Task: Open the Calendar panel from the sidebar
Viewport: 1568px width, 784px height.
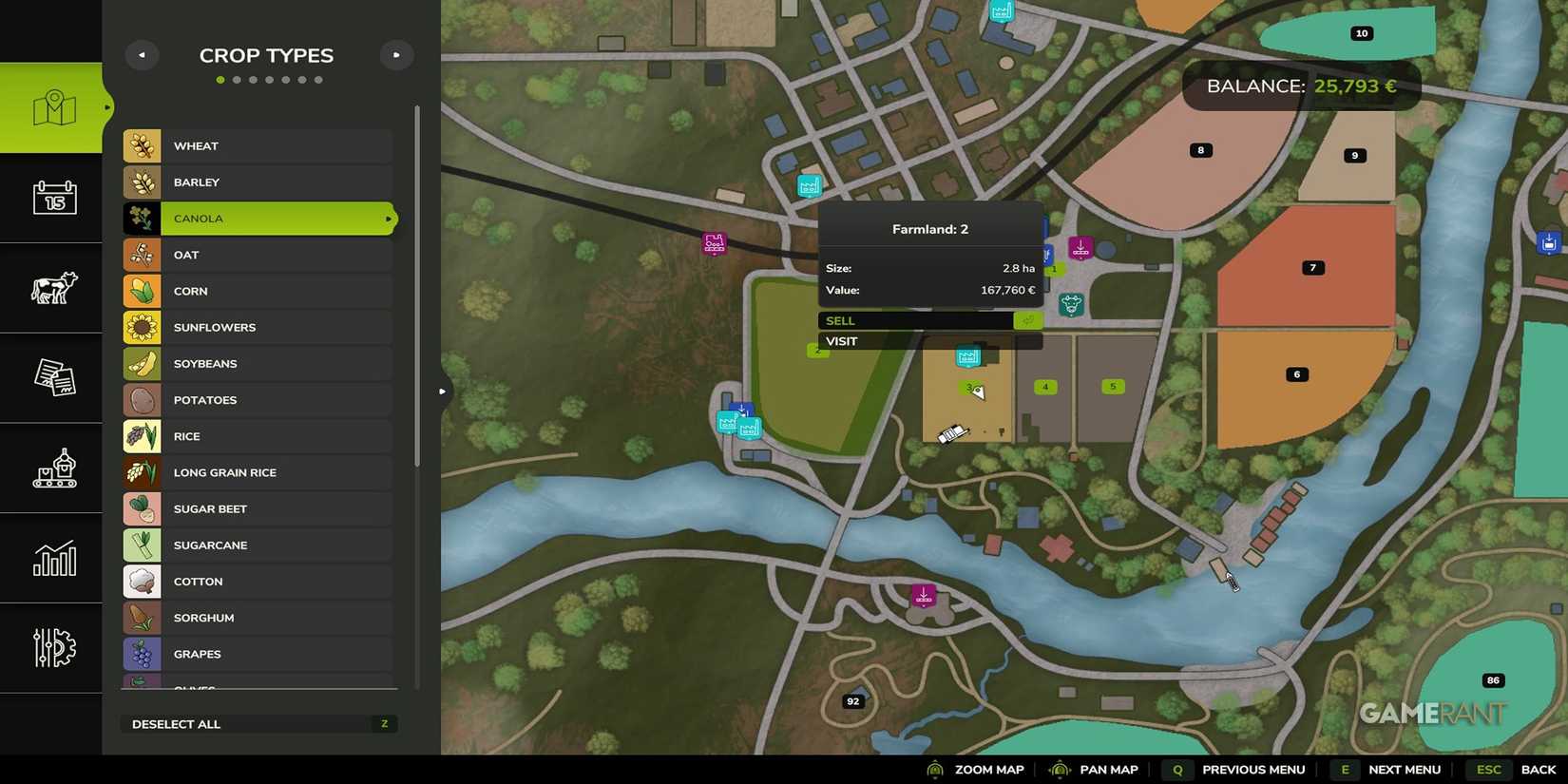Action: coord(52,199)
